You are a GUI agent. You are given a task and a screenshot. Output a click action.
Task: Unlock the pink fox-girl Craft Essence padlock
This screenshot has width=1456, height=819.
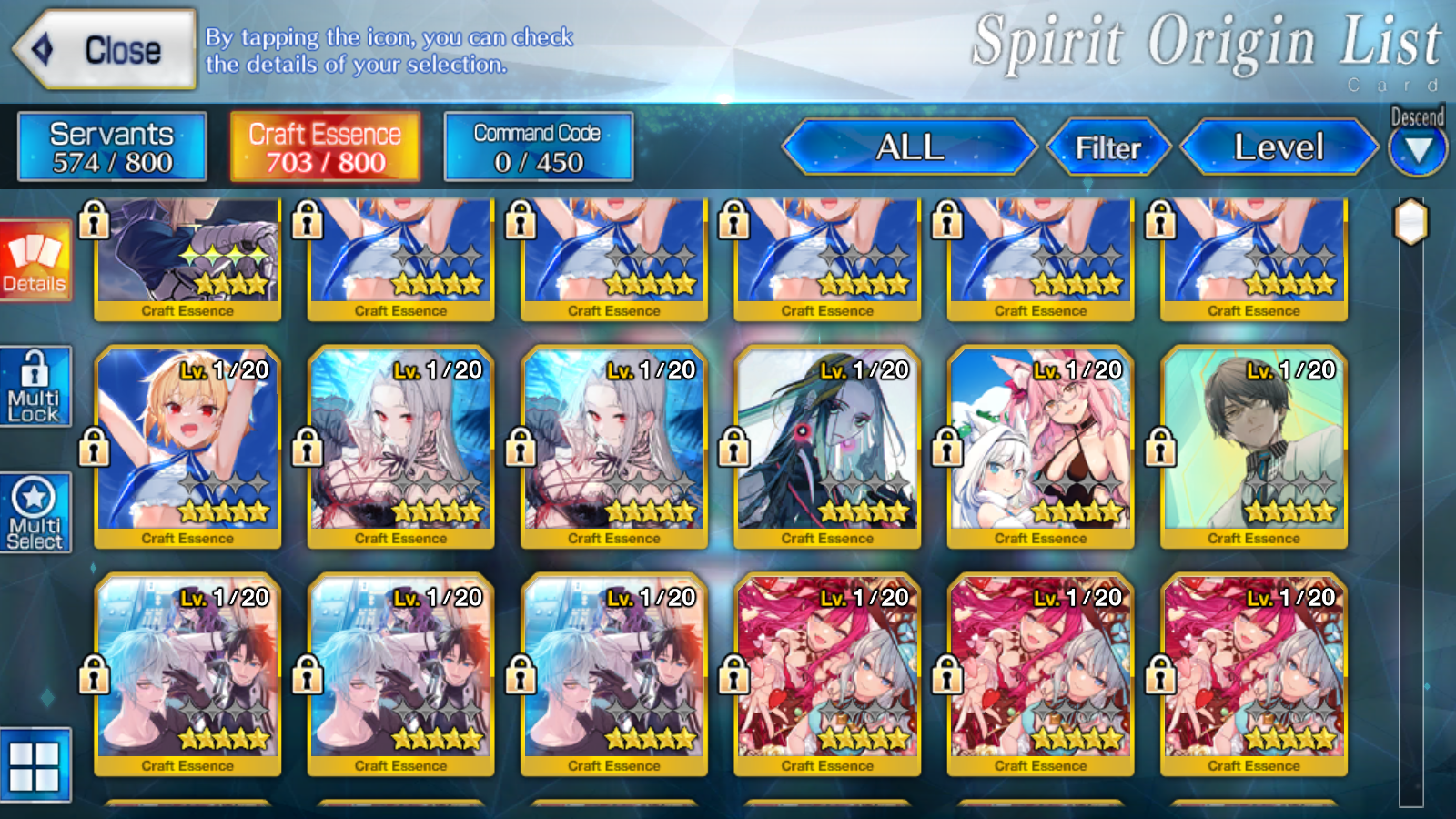tap(946, 449)
